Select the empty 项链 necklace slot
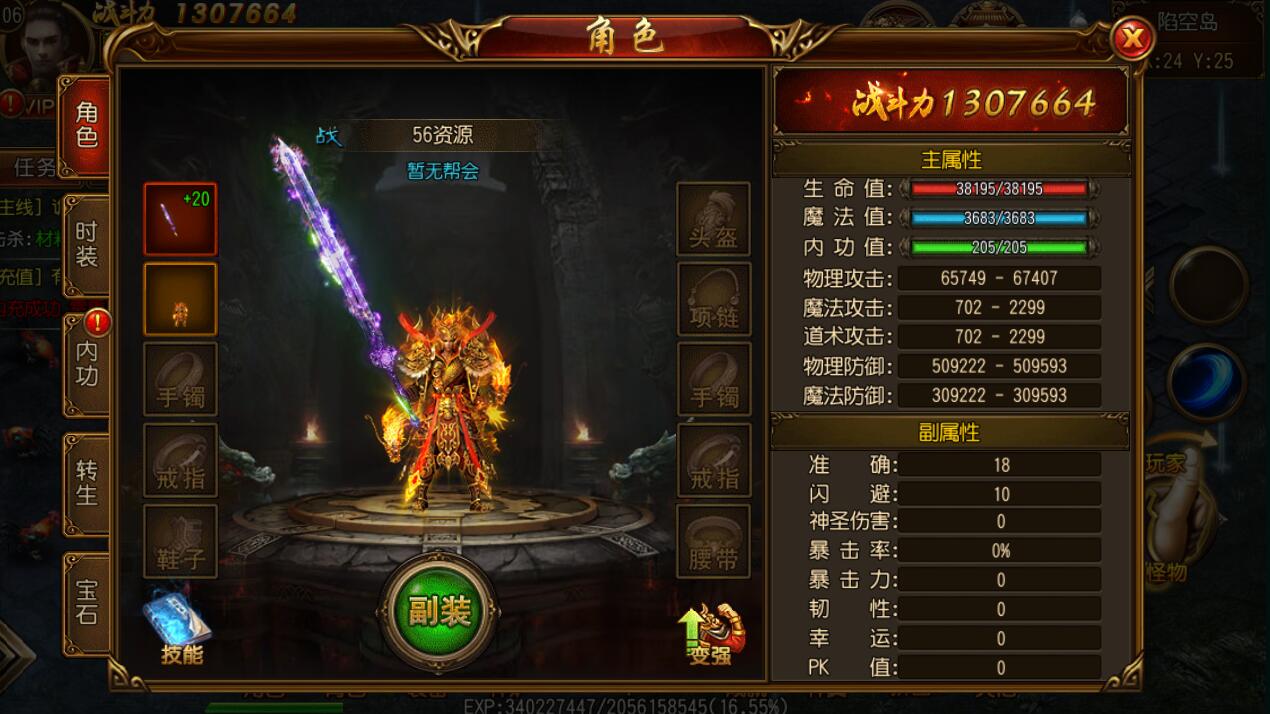Viewport: 1270px width, 714px height. click(x=714, y=299)
